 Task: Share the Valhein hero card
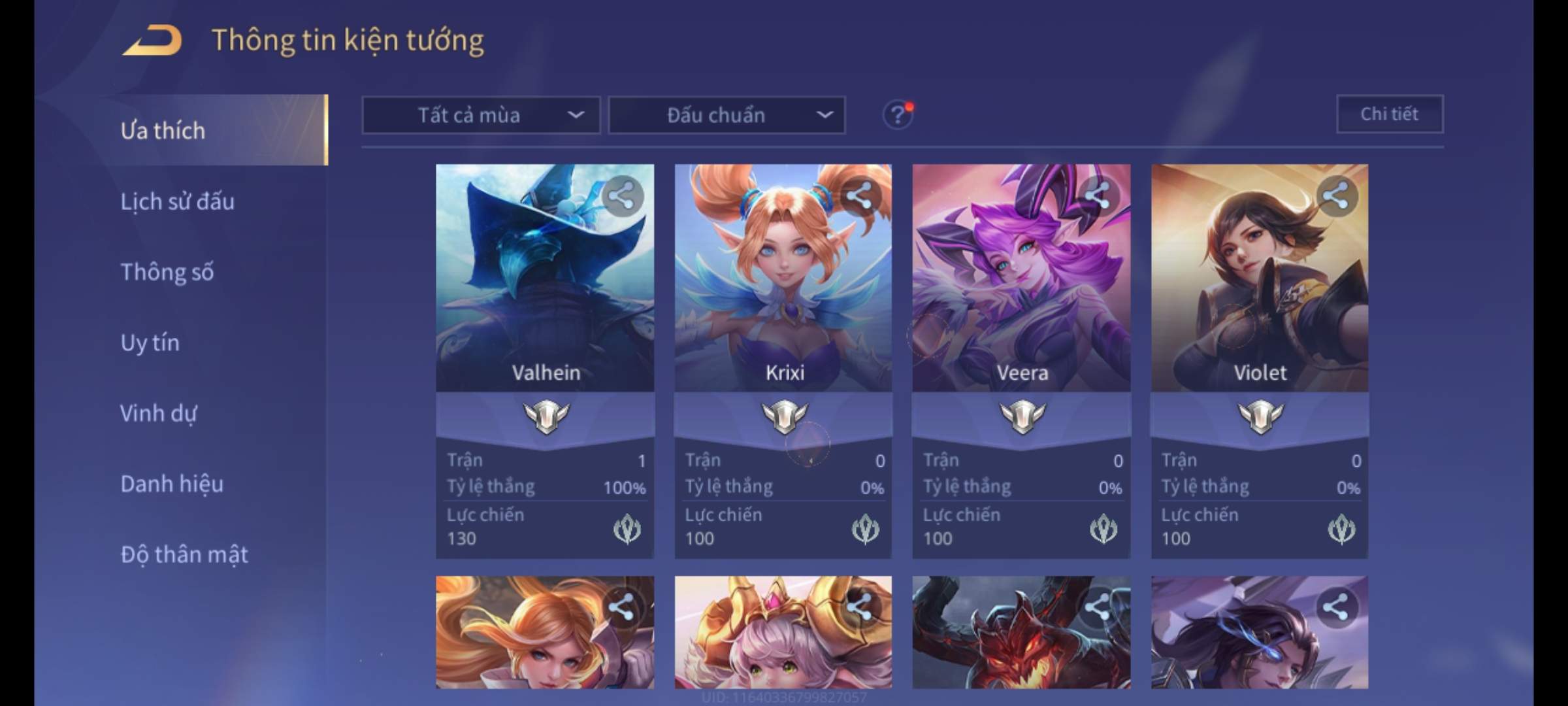(x=622, y=195)
